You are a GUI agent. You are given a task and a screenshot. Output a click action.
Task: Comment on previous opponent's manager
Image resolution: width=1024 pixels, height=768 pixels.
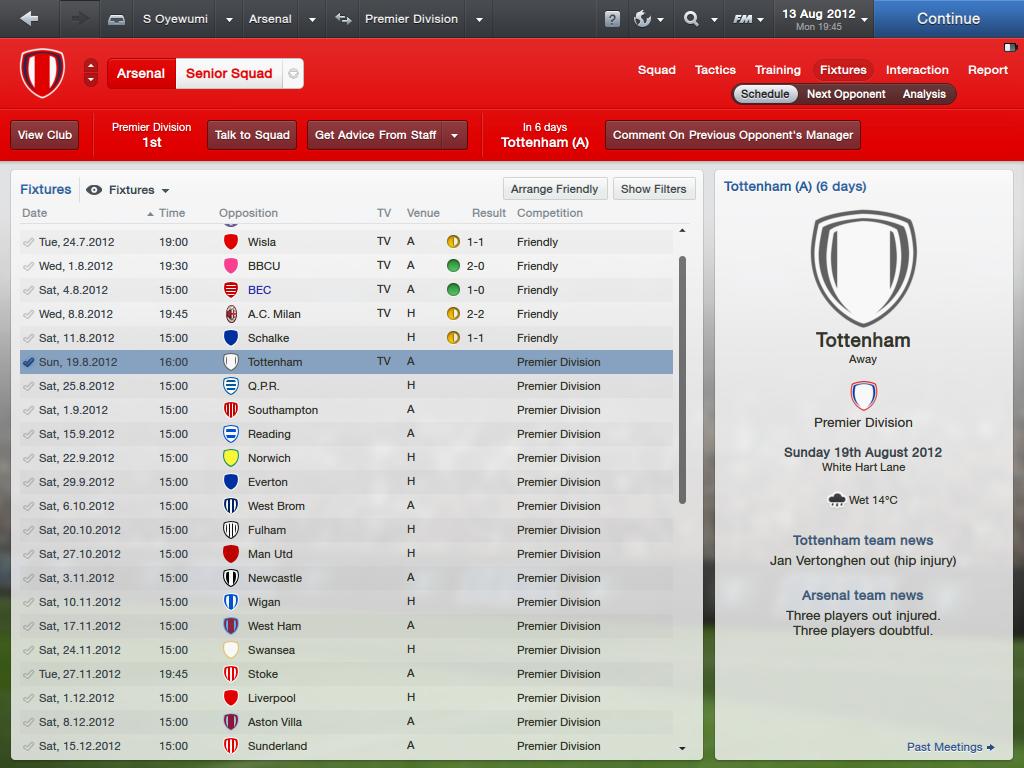coord(733,135)
